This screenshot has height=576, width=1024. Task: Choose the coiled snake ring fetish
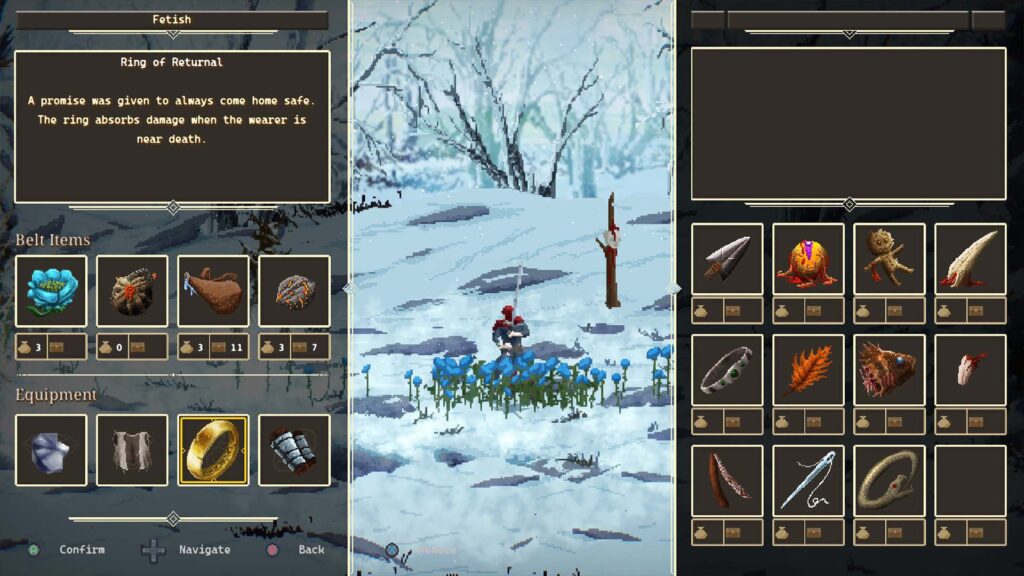pyautogui.click(x=889, y=481)
